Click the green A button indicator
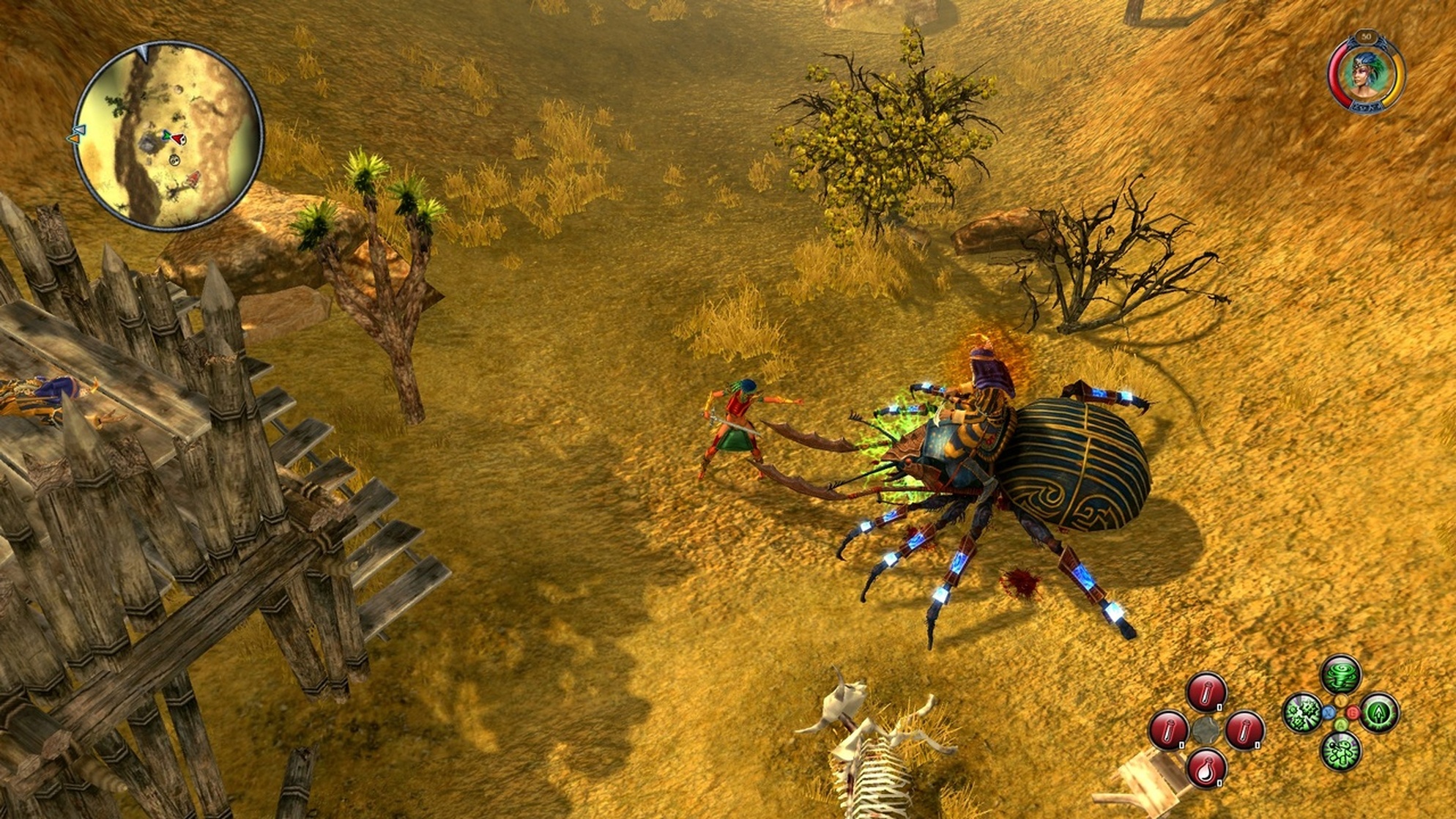Image resolution: width=1456 pixels, height=819 pixels. click(x=1341, y=724)
